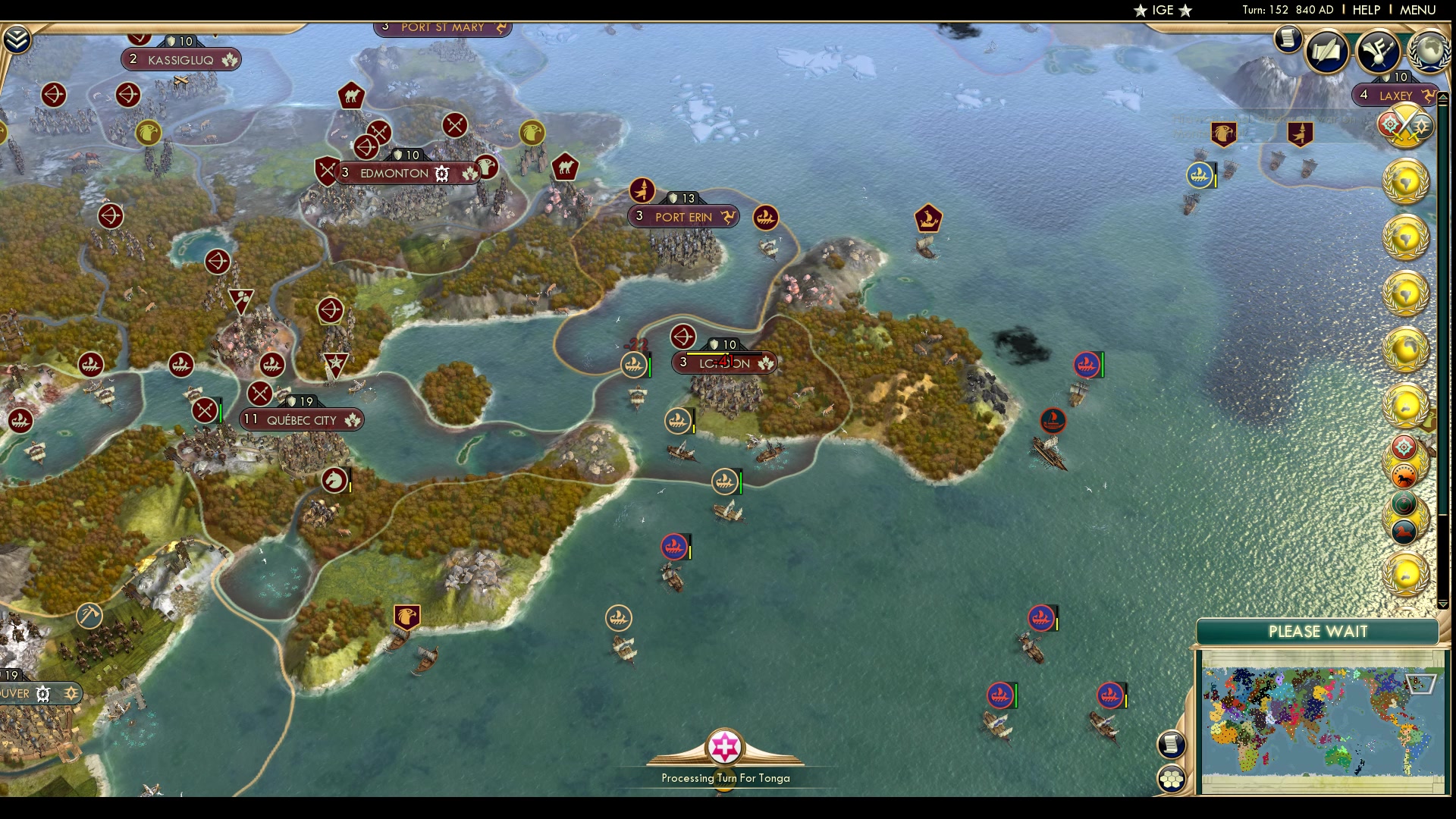Viewport: 1456px width, 819px height.
Task: Click the up arrow atop the notification scrollbar
Action: click(1443, 97)
